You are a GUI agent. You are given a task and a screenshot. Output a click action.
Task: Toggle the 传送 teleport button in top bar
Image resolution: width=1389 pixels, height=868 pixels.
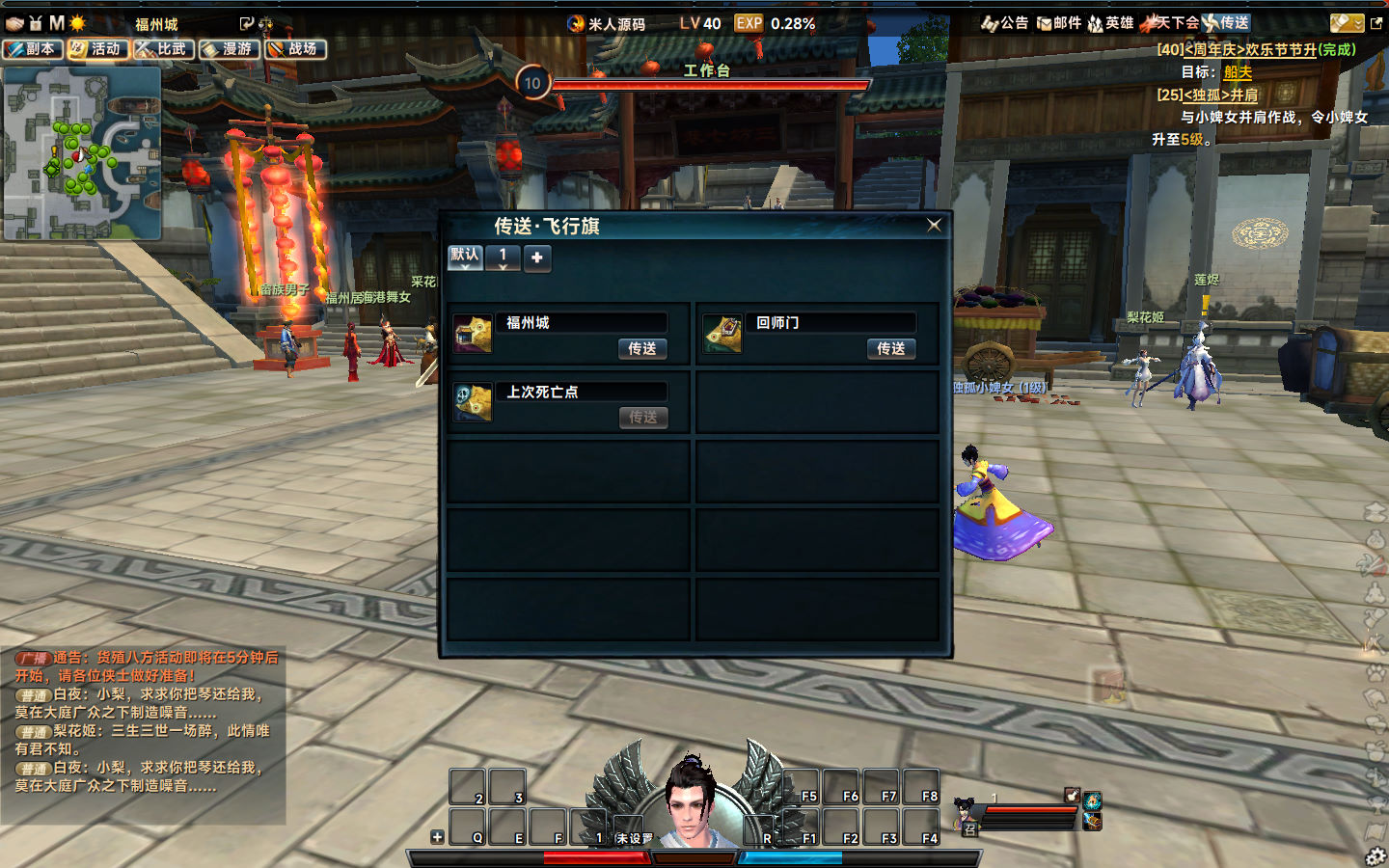[x=1226, y=23]
